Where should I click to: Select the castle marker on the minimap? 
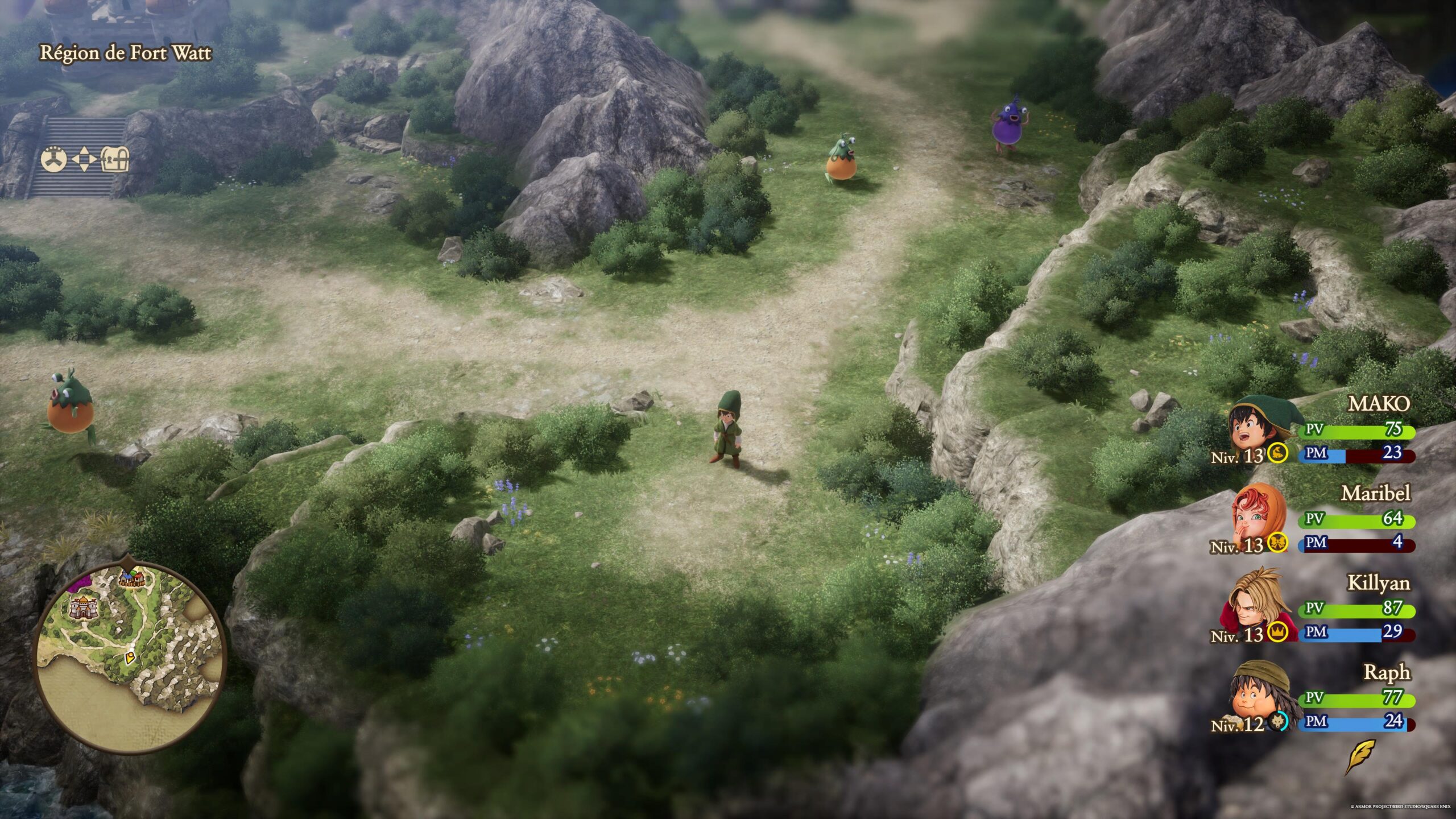pyautogui.click(x=82, y=607)
